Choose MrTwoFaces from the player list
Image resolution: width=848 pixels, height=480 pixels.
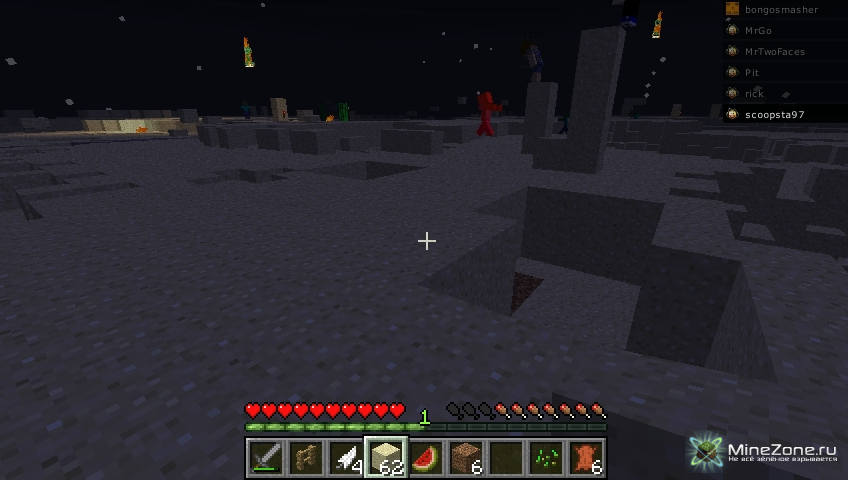coord(774,52)
